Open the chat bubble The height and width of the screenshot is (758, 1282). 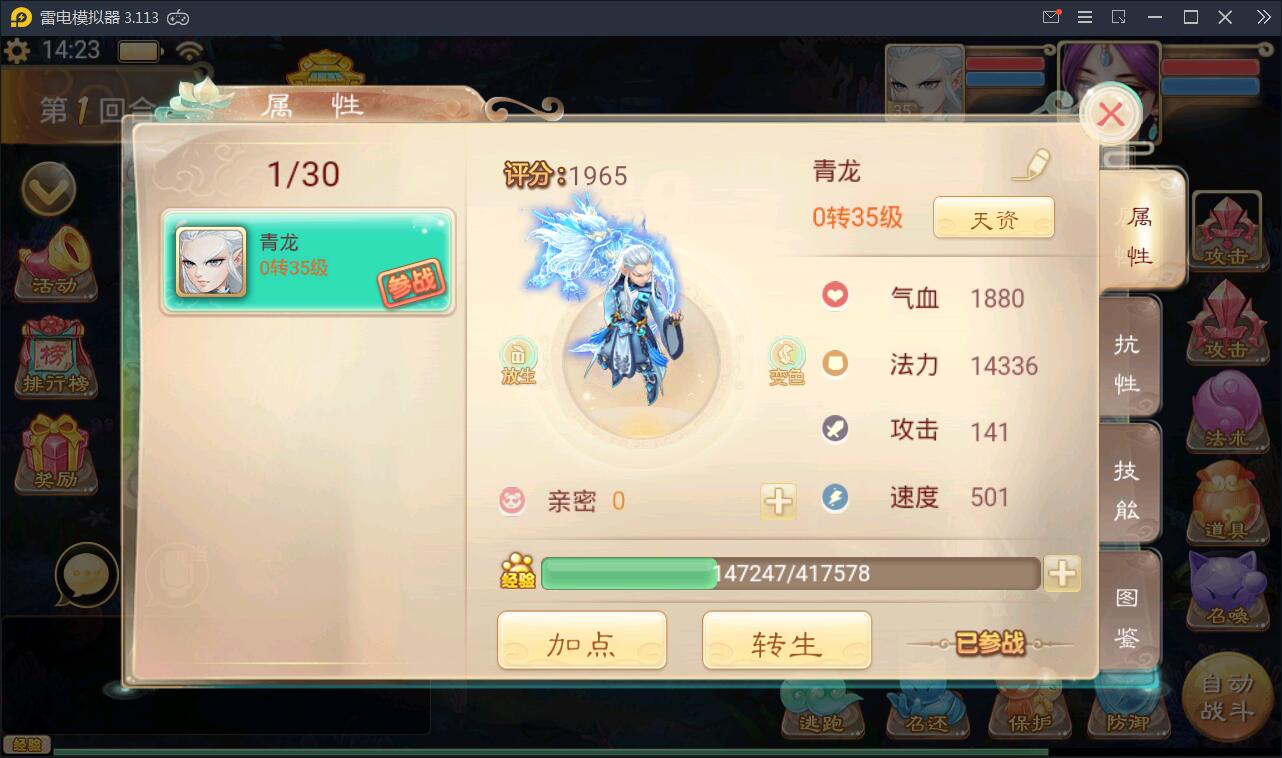pos(88,575)
